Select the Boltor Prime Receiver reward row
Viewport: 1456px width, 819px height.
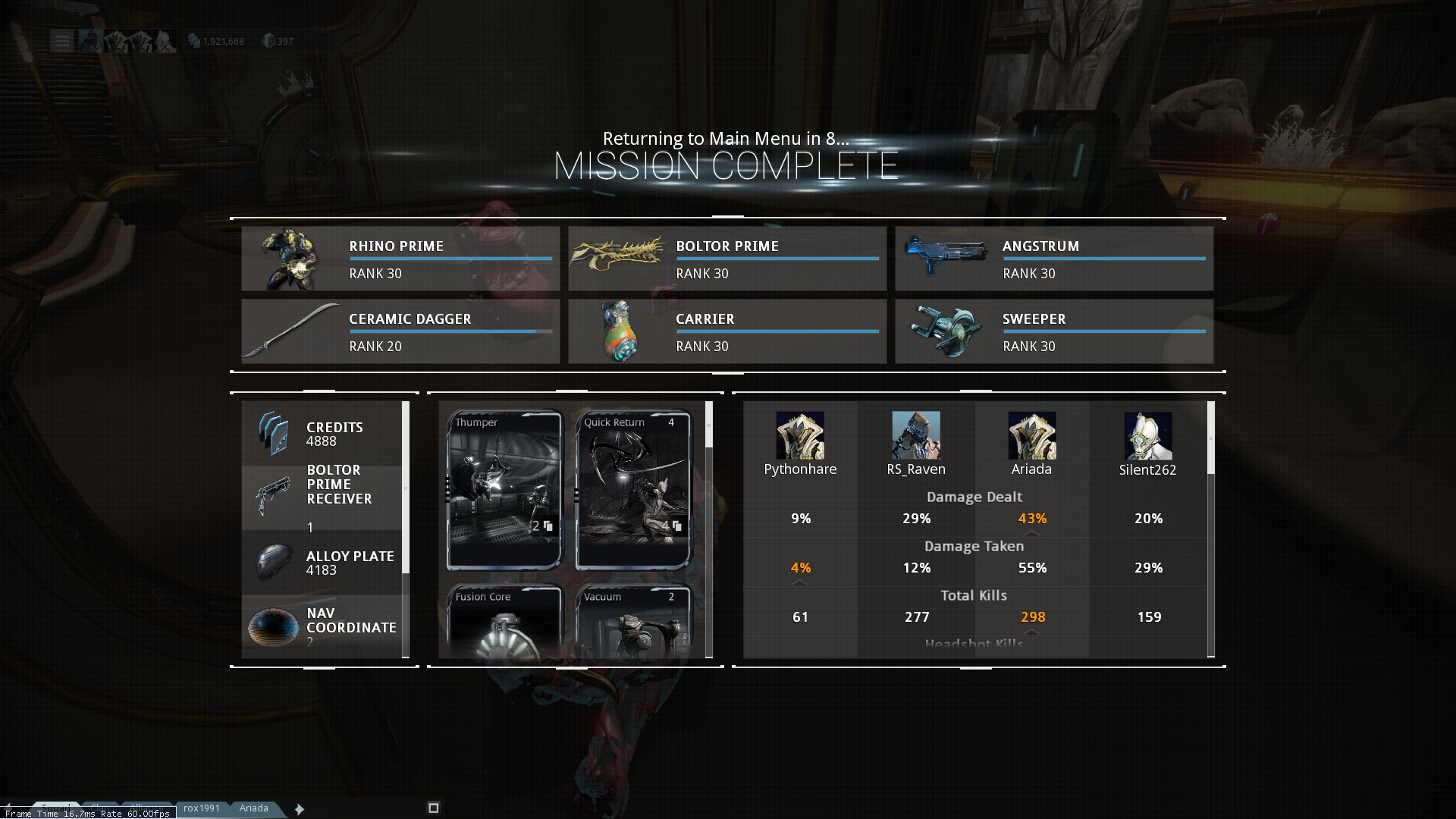click(x=322, y=497)
